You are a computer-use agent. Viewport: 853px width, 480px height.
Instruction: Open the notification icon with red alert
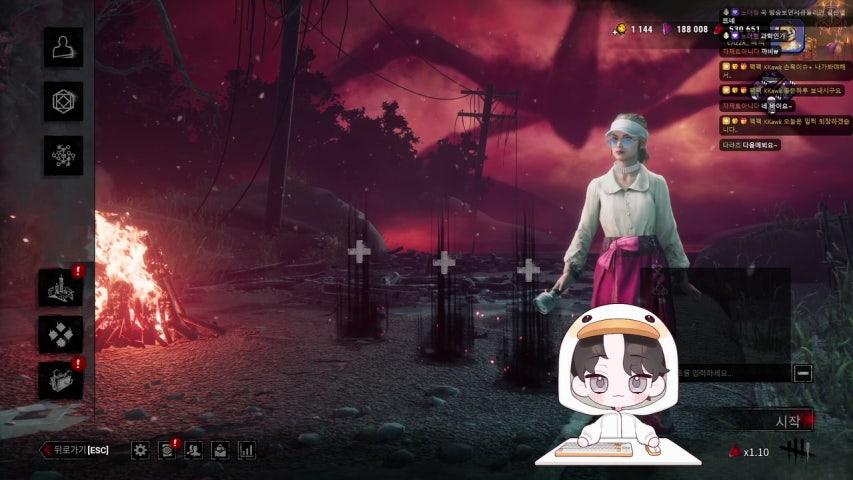tap(167, 450)
